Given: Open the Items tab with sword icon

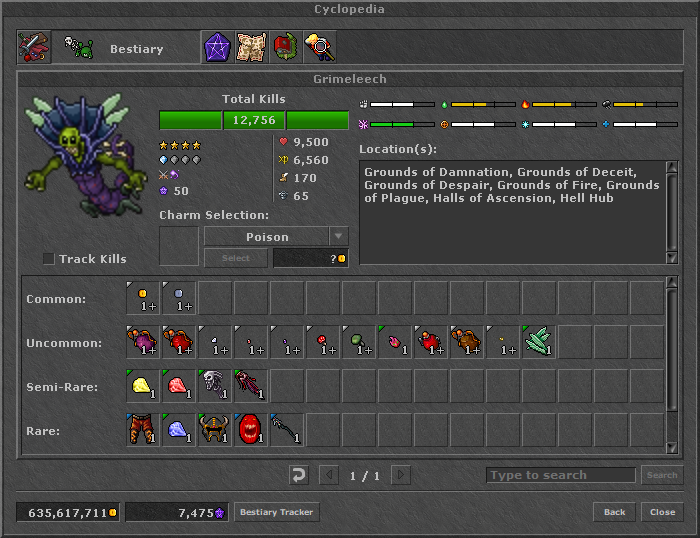Looking at the screenshot, I should pyautogui.click(x=34, y=47).
